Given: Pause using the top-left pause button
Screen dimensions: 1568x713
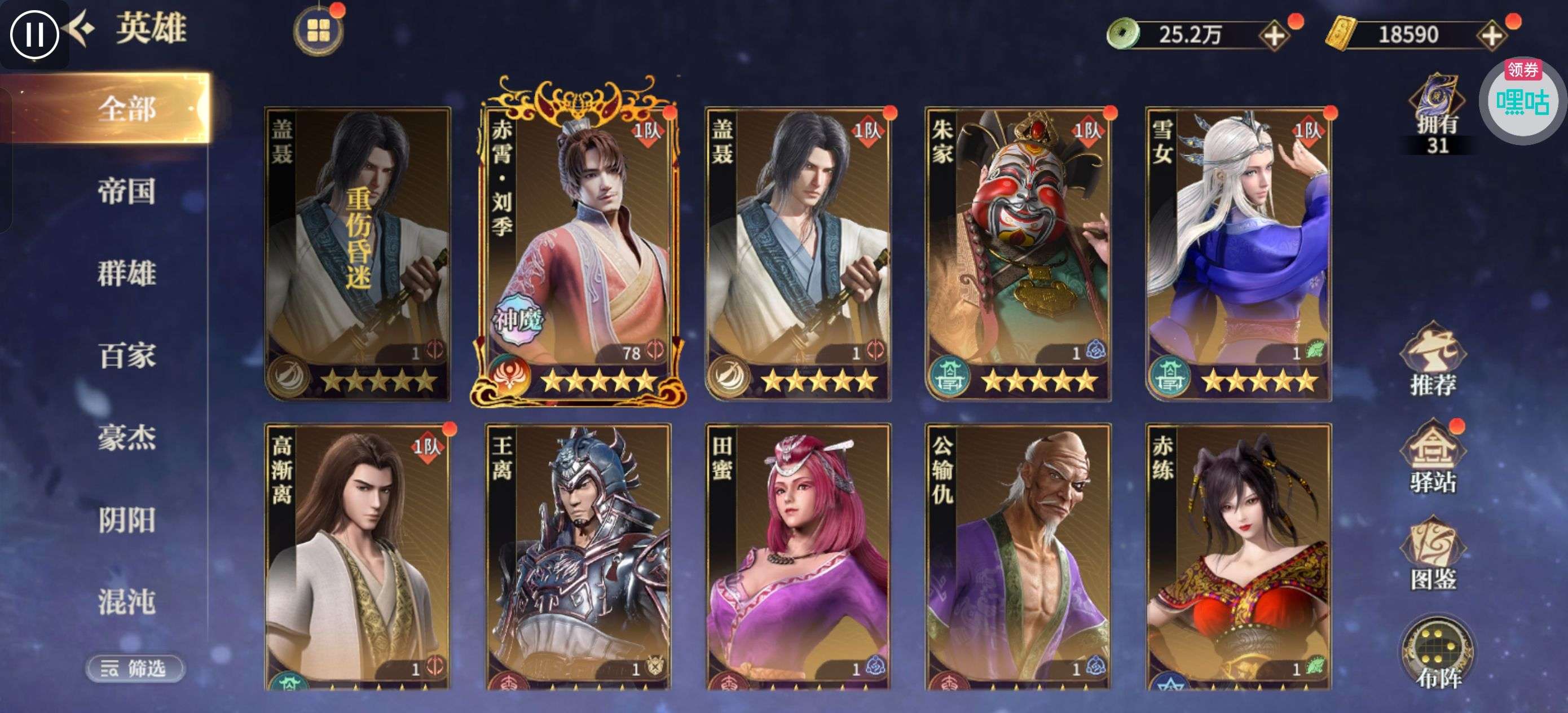Looking at the screenshot, I should coord(34,33).
